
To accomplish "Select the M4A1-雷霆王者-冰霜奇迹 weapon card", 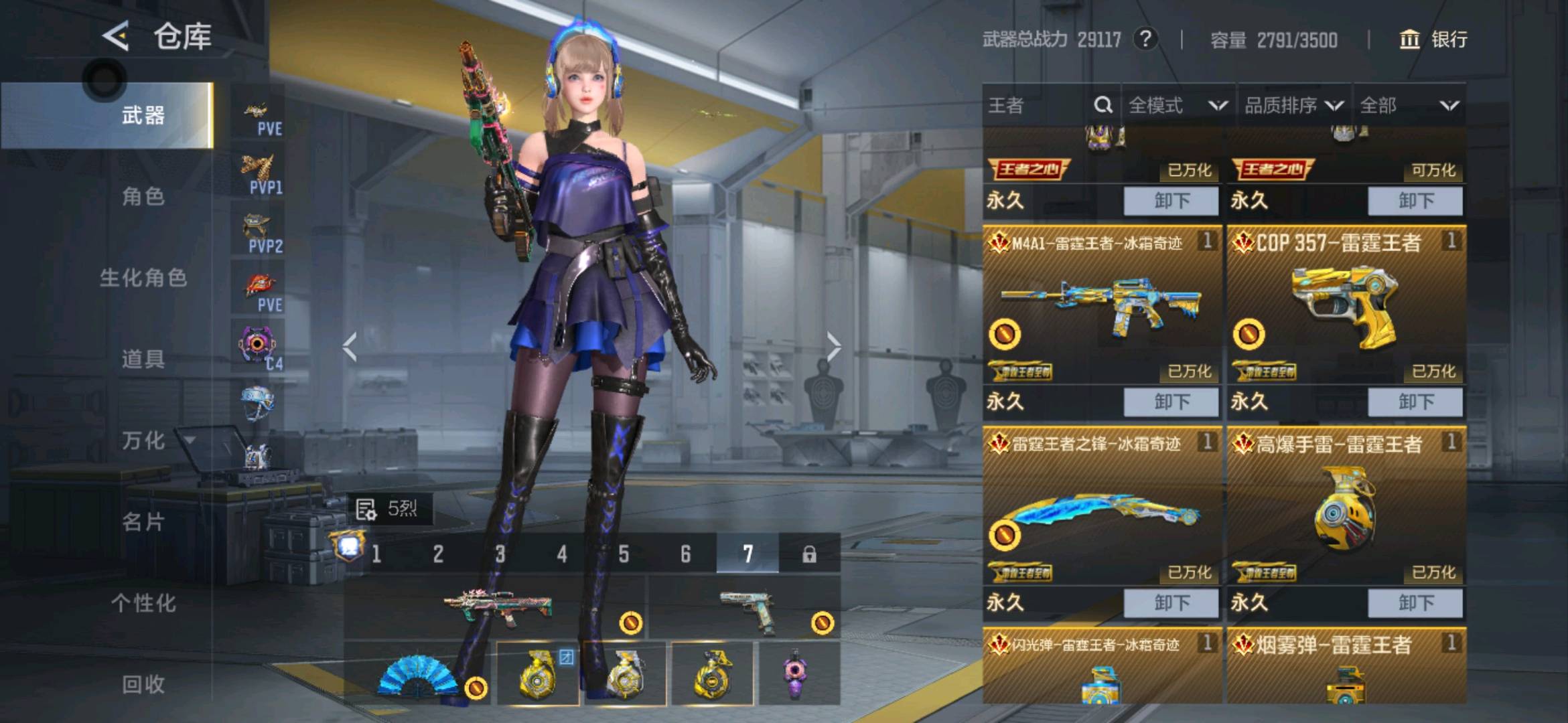I will (x=1102, y=305).
